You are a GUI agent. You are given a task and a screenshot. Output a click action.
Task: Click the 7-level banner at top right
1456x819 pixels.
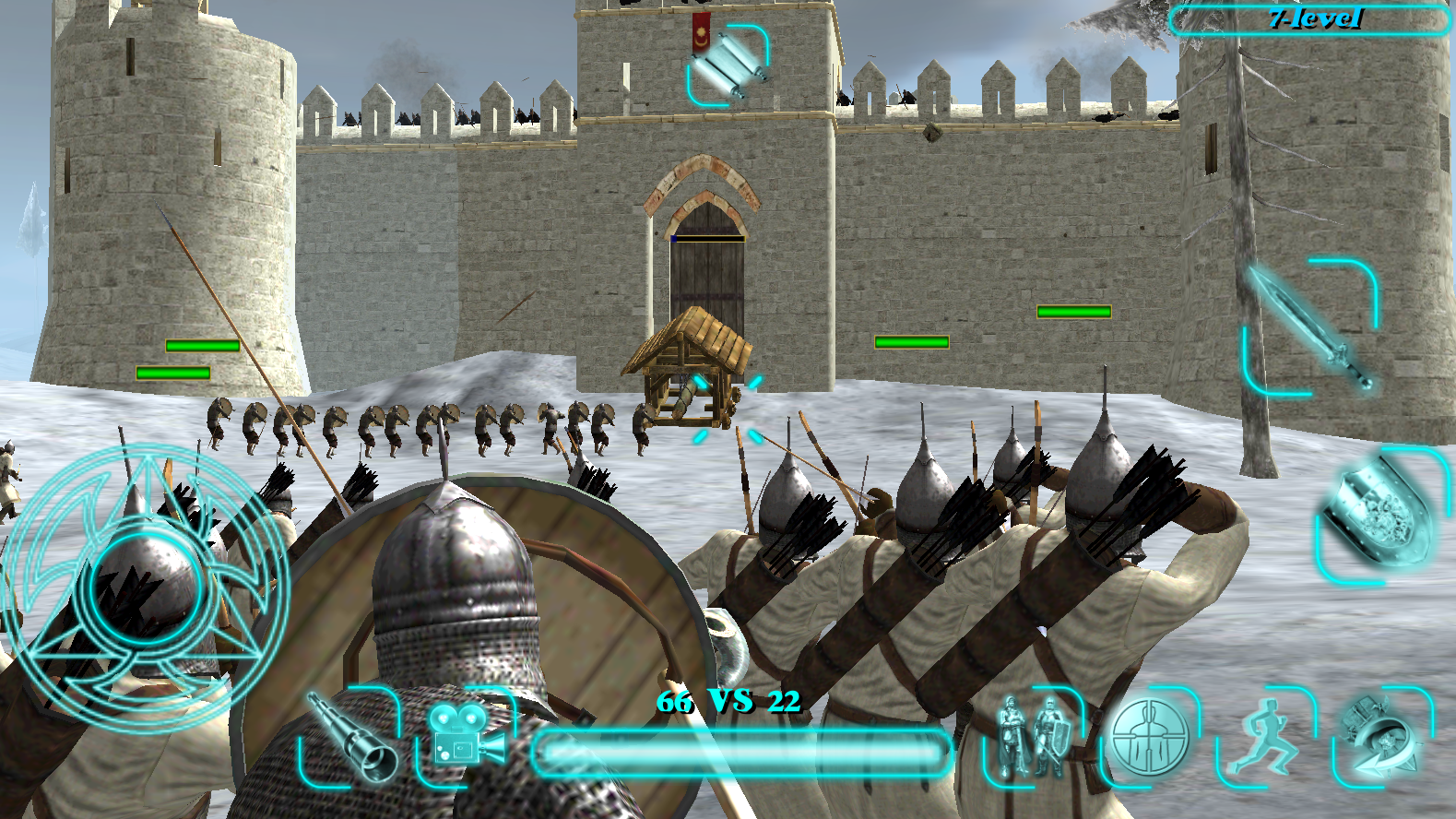[x=1309, y=17]
